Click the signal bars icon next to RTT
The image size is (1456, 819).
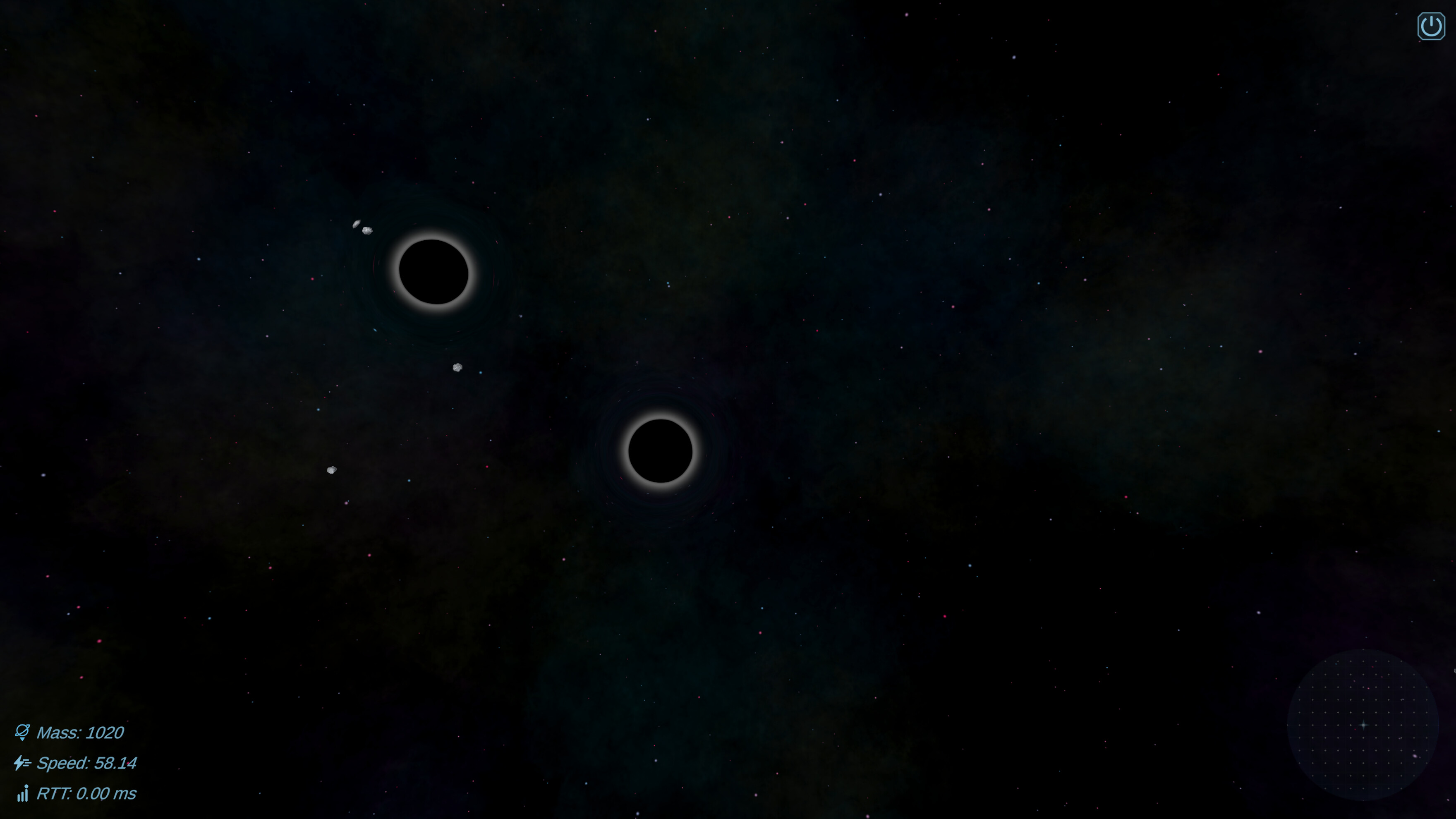(x=23, y=794)
